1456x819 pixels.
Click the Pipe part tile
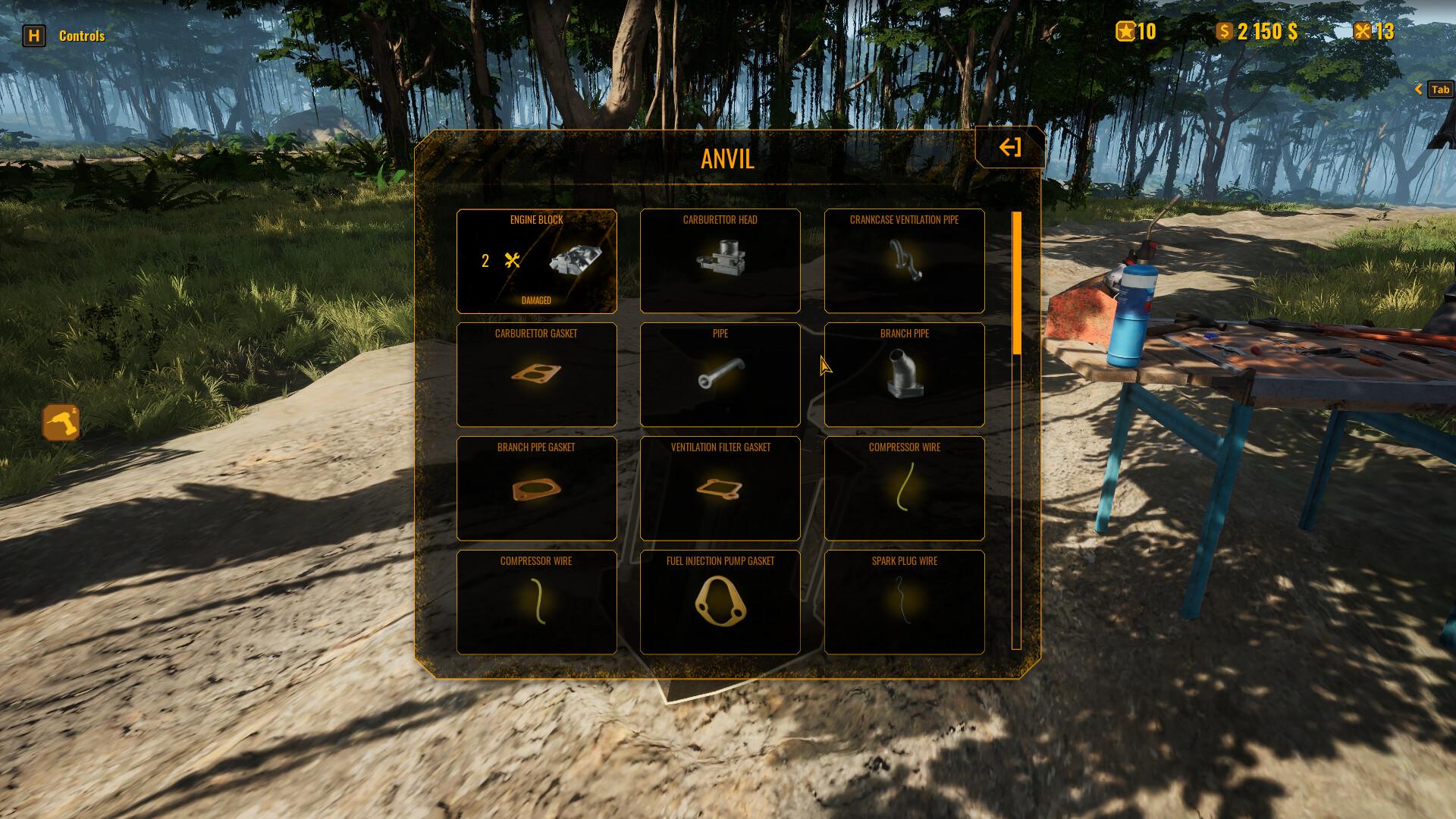click(x=720, y=375)
